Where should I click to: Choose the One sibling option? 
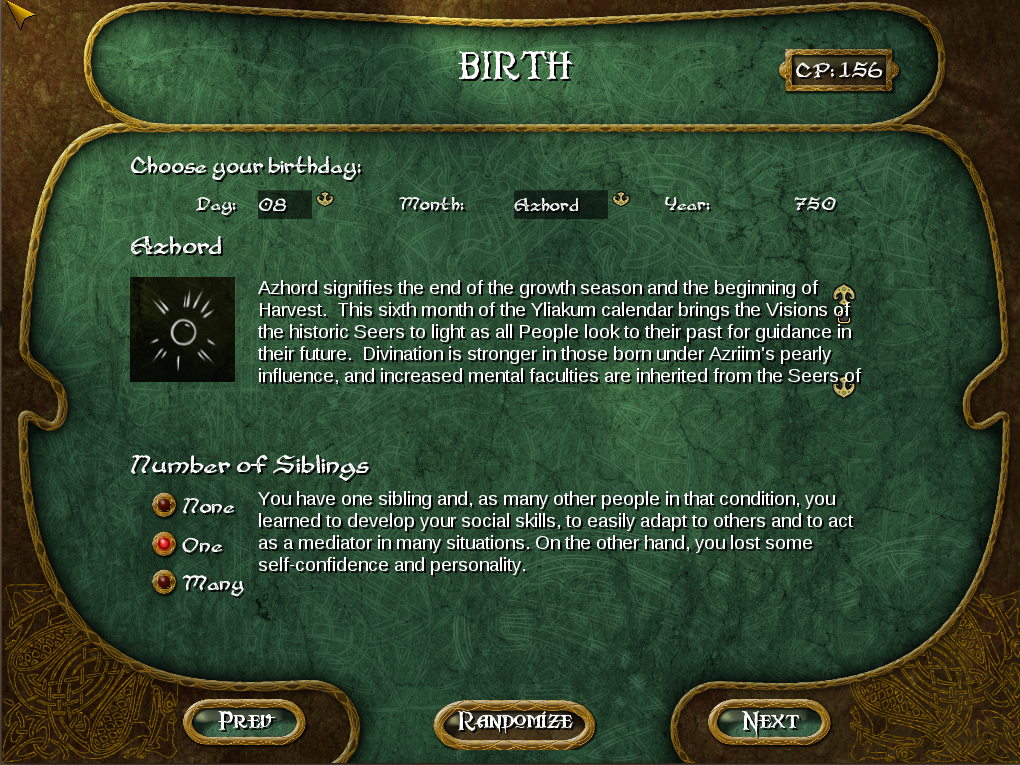pyautogui.click(x=164, y=544)
